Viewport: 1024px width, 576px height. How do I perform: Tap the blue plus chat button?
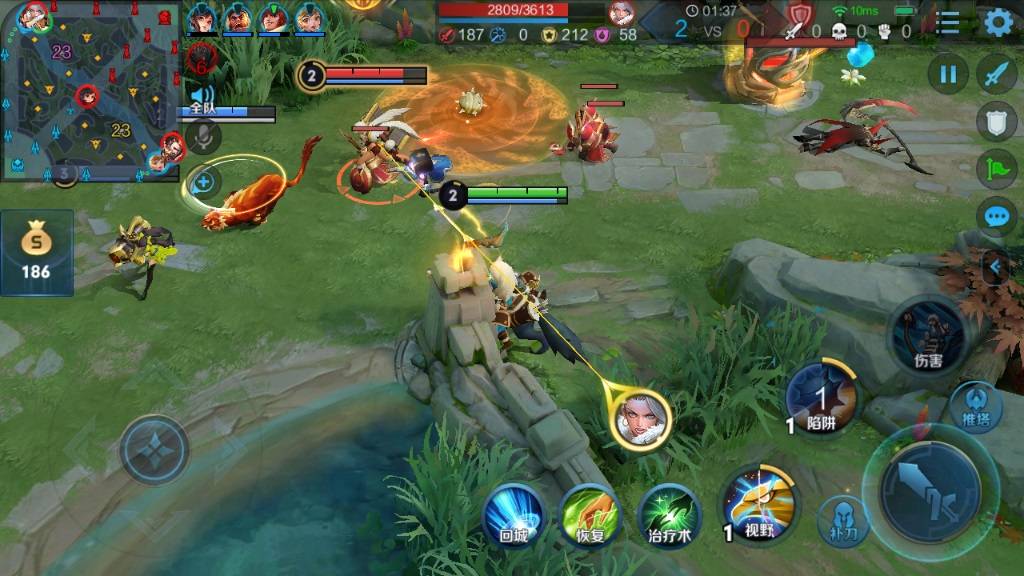[x=203, y=182]
